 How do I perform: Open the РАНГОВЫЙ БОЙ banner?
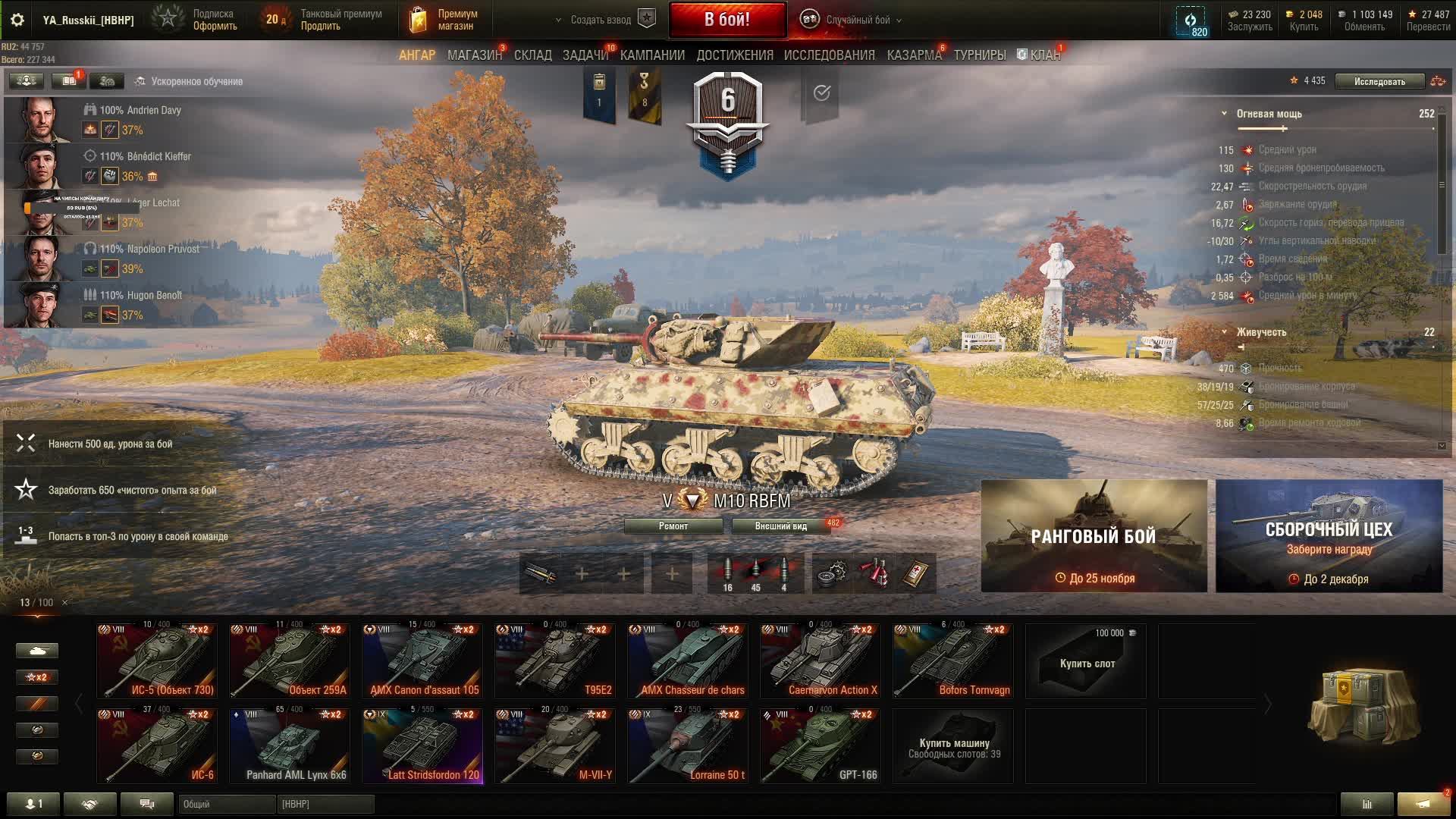coord(1094,536)
